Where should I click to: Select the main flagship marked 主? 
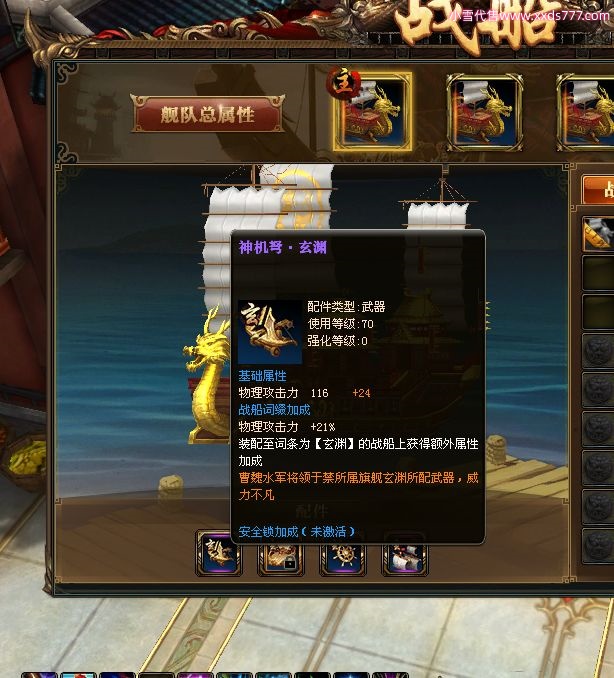(372, 112)
